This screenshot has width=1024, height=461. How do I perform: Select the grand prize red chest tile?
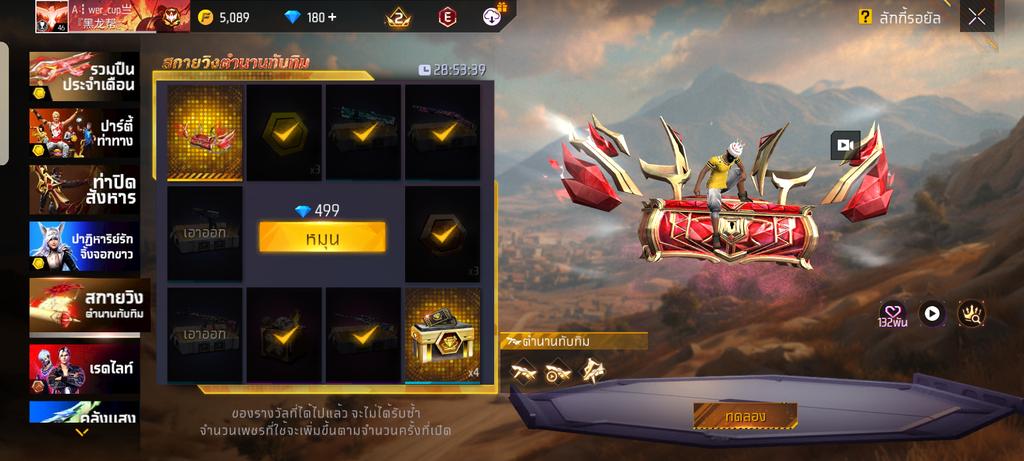[x=205, y=131]
